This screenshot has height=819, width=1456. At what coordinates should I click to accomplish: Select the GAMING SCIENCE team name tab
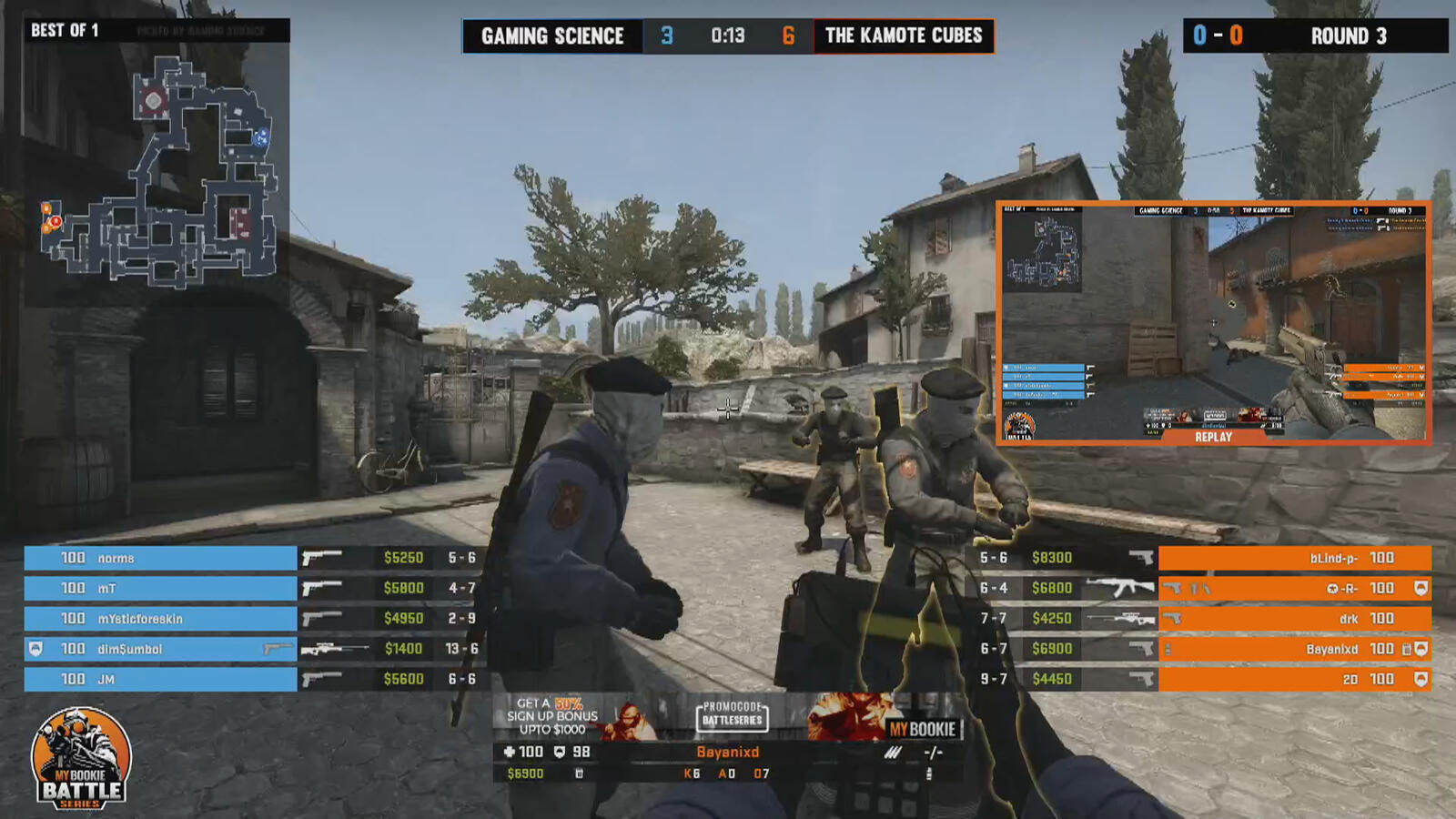click(x=551, y=37)
